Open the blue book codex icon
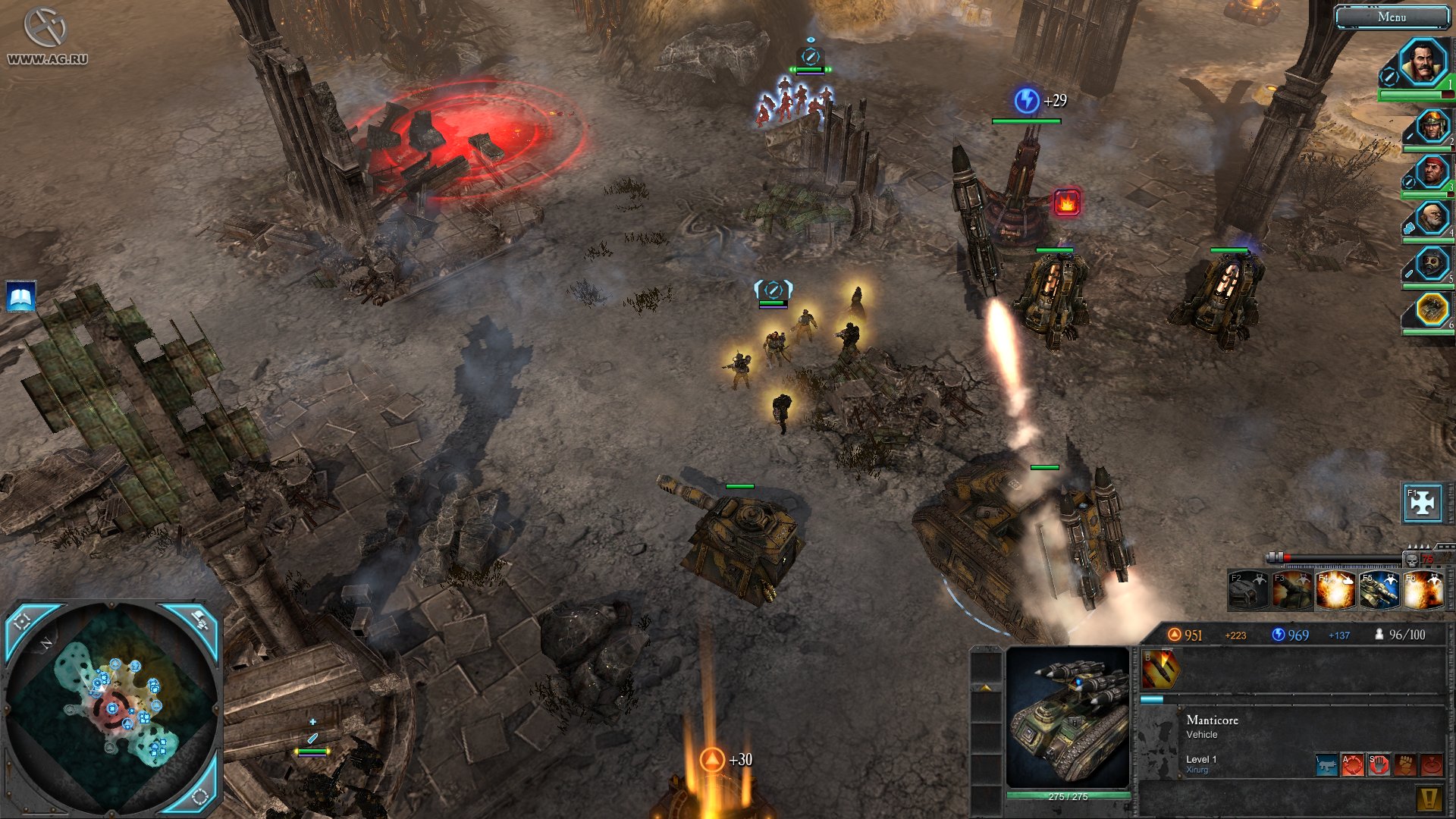1456x819 pixels. click(x=21, y=297)
